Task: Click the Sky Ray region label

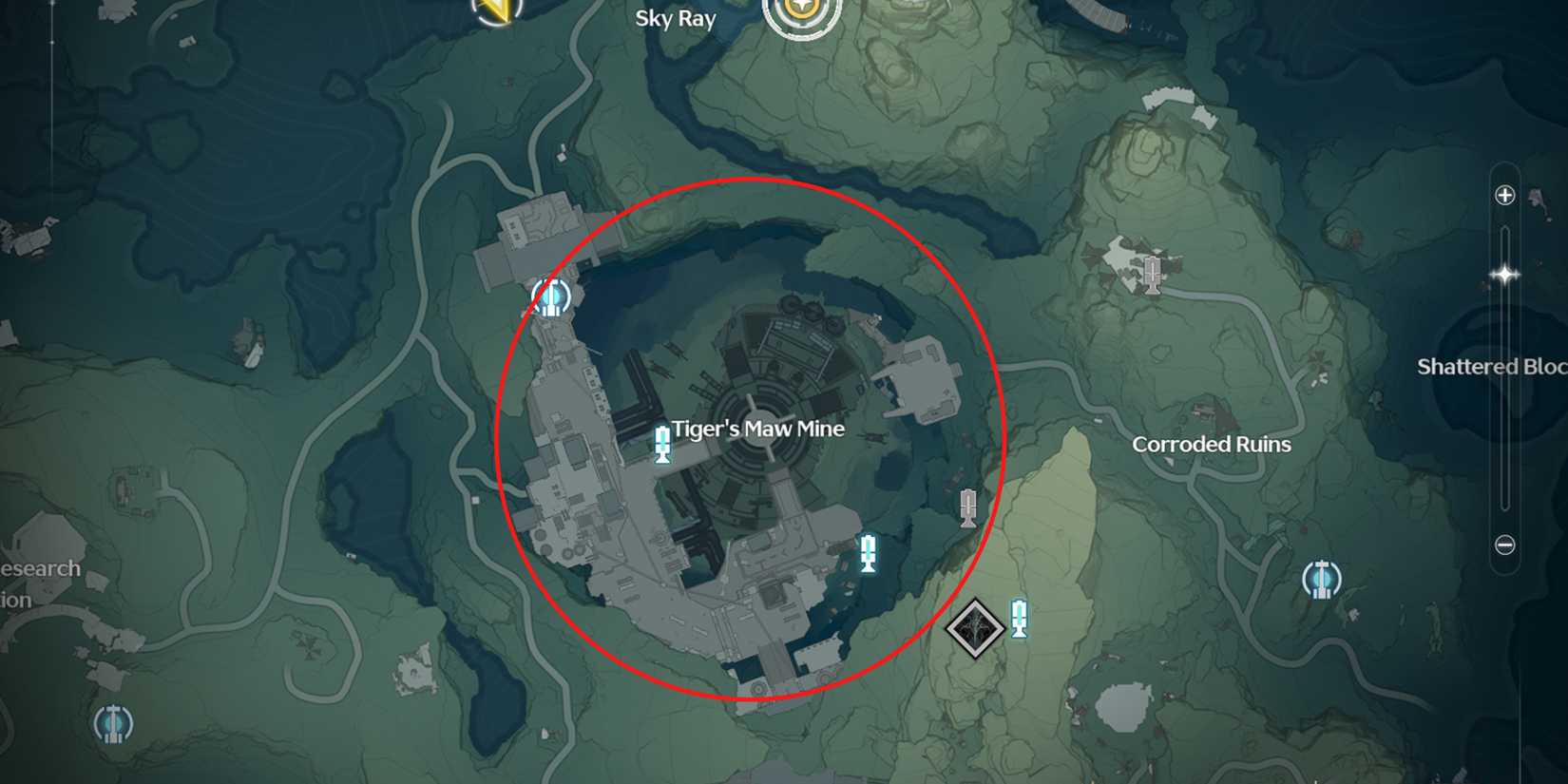Action: click(x=677, y=19)
